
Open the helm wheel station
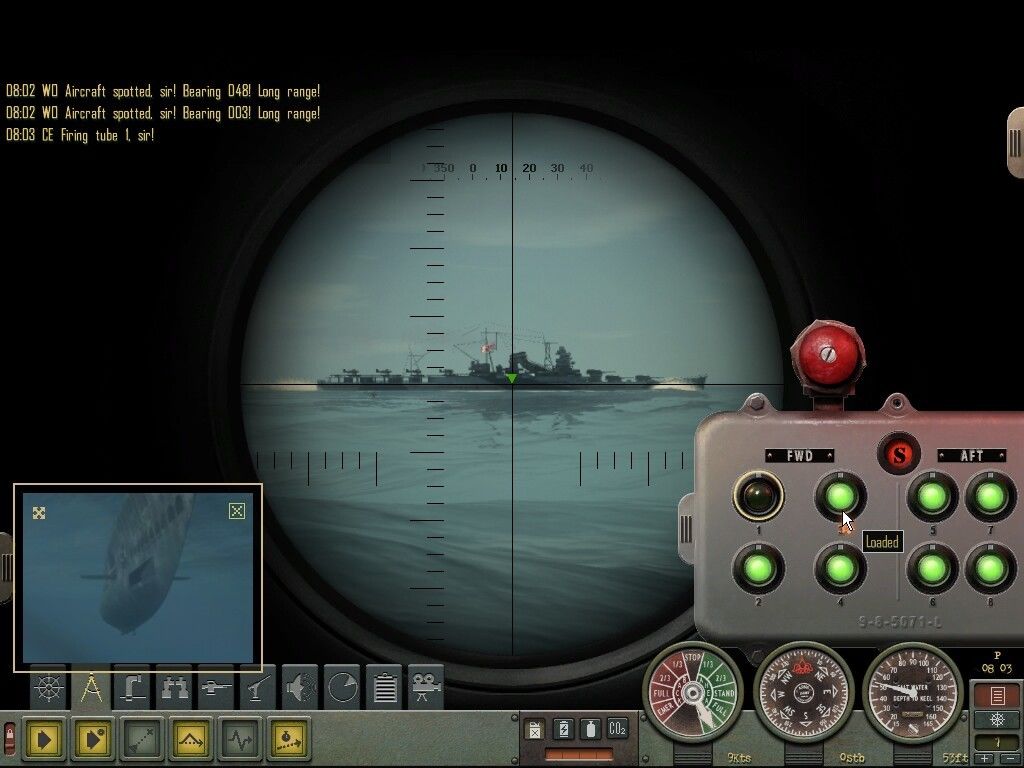(48, 688)
